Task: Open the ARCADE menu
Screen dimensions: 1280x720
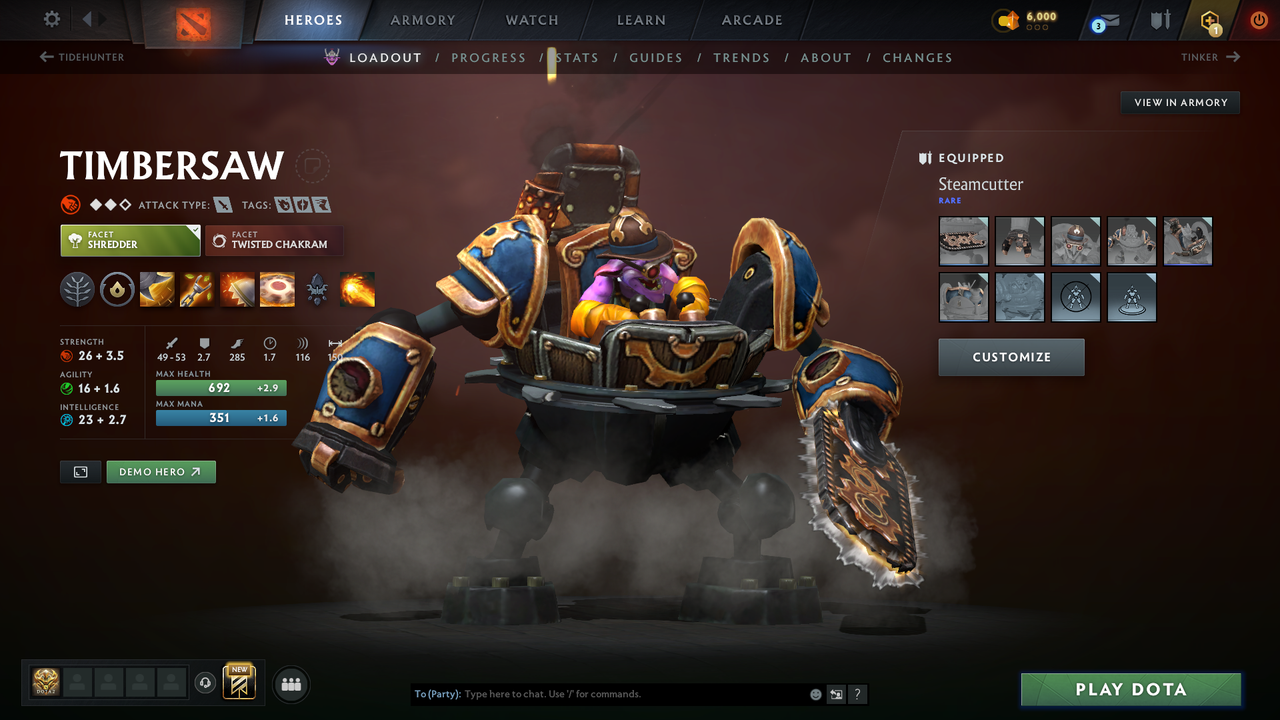Action: pyautogui.click(x=751, y=20)
